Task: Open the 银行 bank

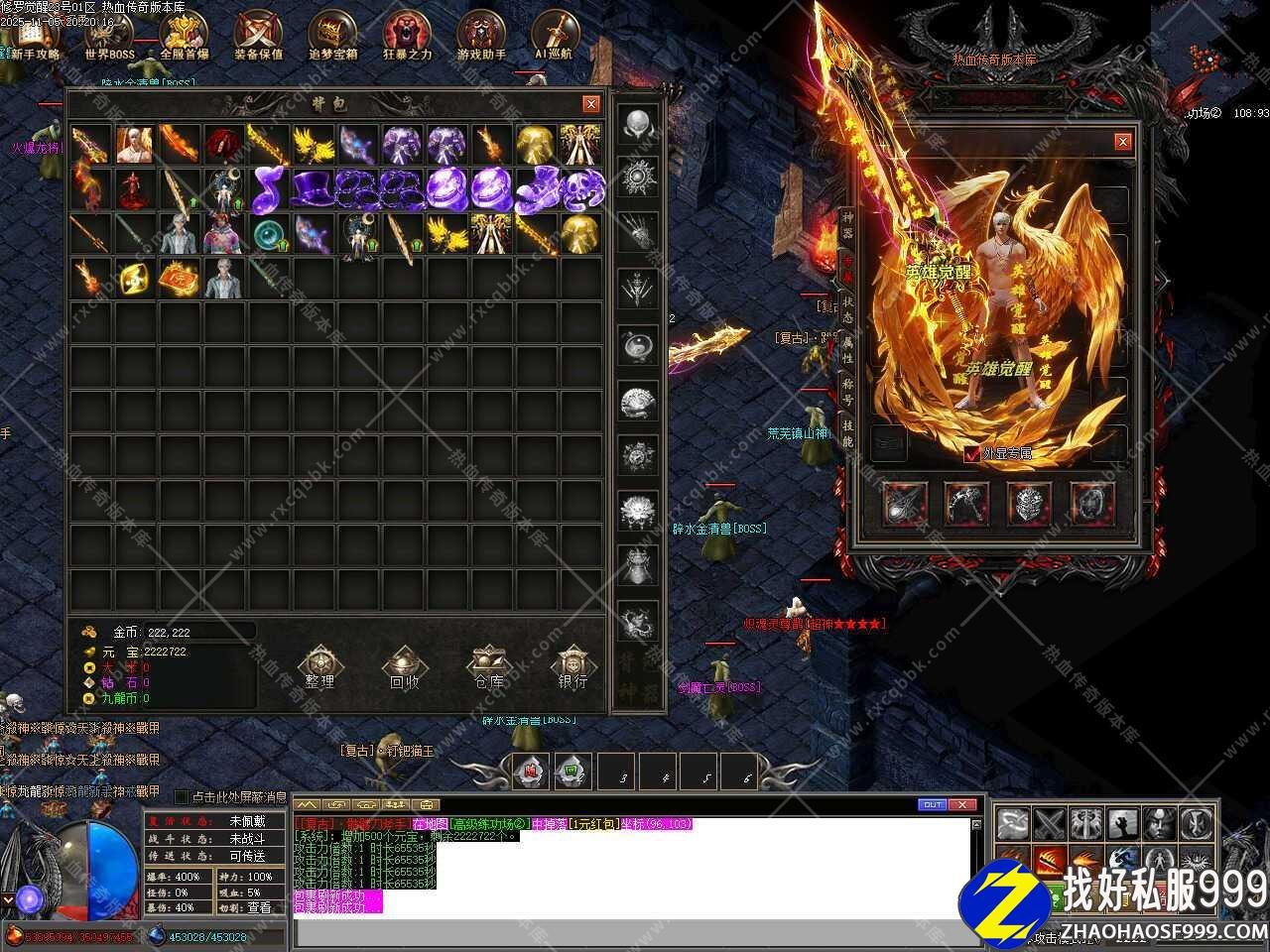Action: point(572,666)
